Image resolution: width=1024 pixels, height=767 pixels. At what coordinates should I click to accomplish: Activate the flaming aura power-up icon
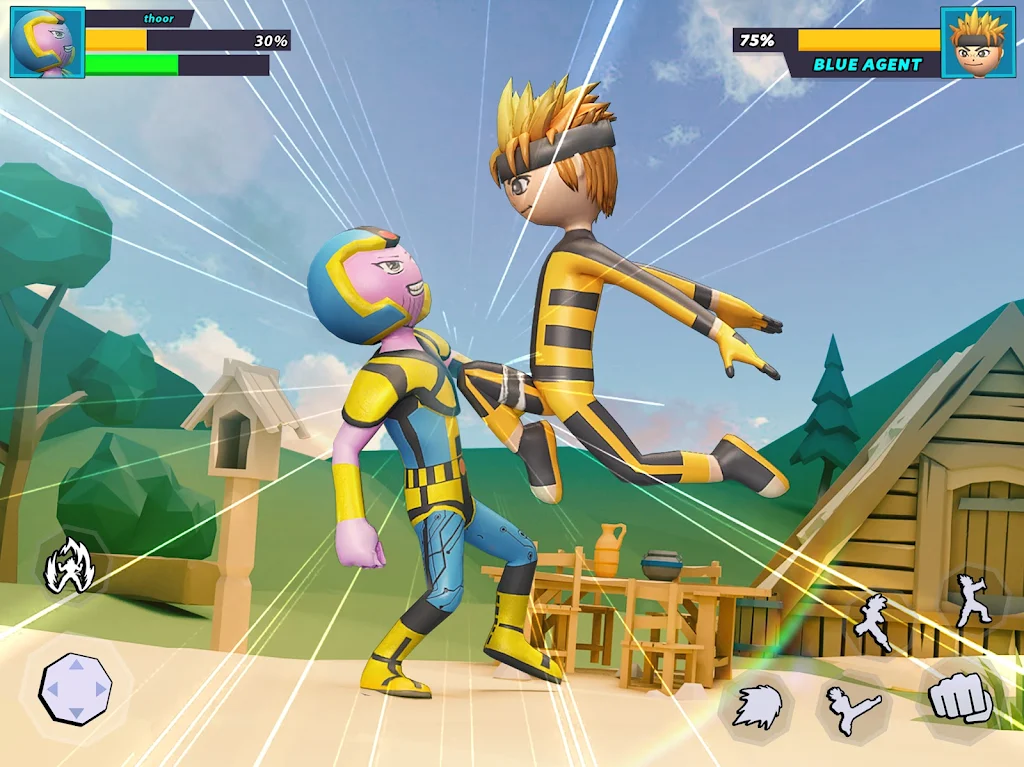[x=72, y=566]
